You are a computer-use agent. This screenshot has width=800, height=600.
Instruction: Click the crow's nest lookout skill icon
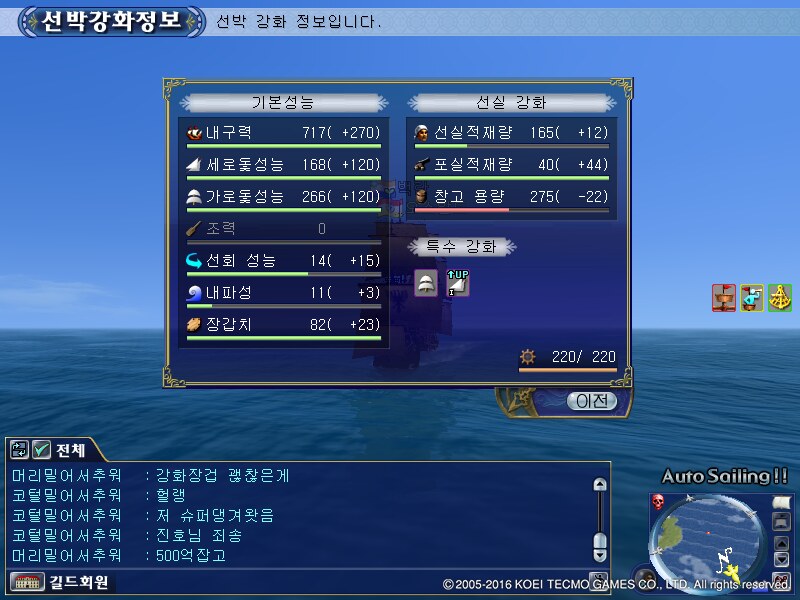[x=723, y=297]
